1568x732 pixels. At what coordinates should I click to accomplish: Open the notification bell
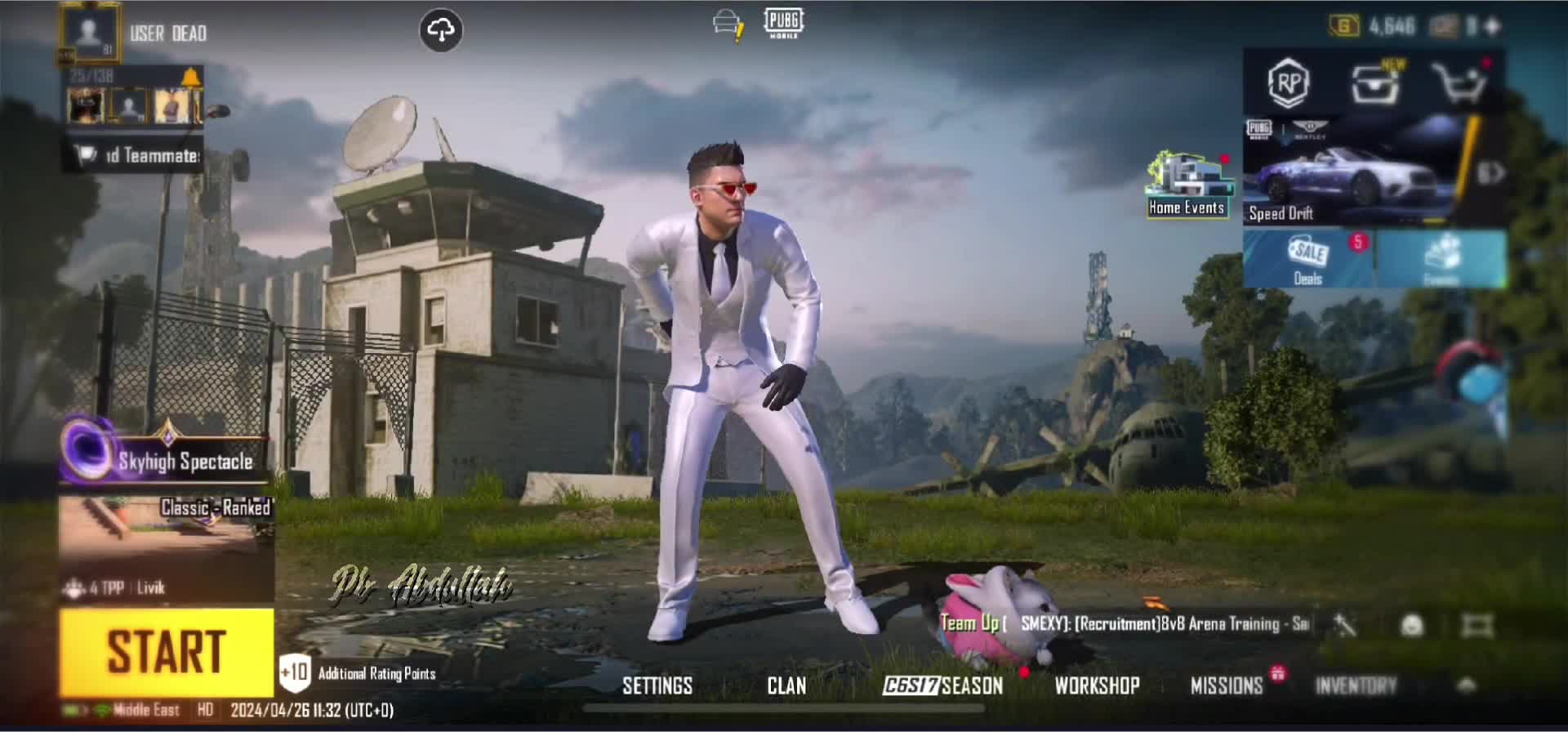pyautogui.click(x=191, y=78)
